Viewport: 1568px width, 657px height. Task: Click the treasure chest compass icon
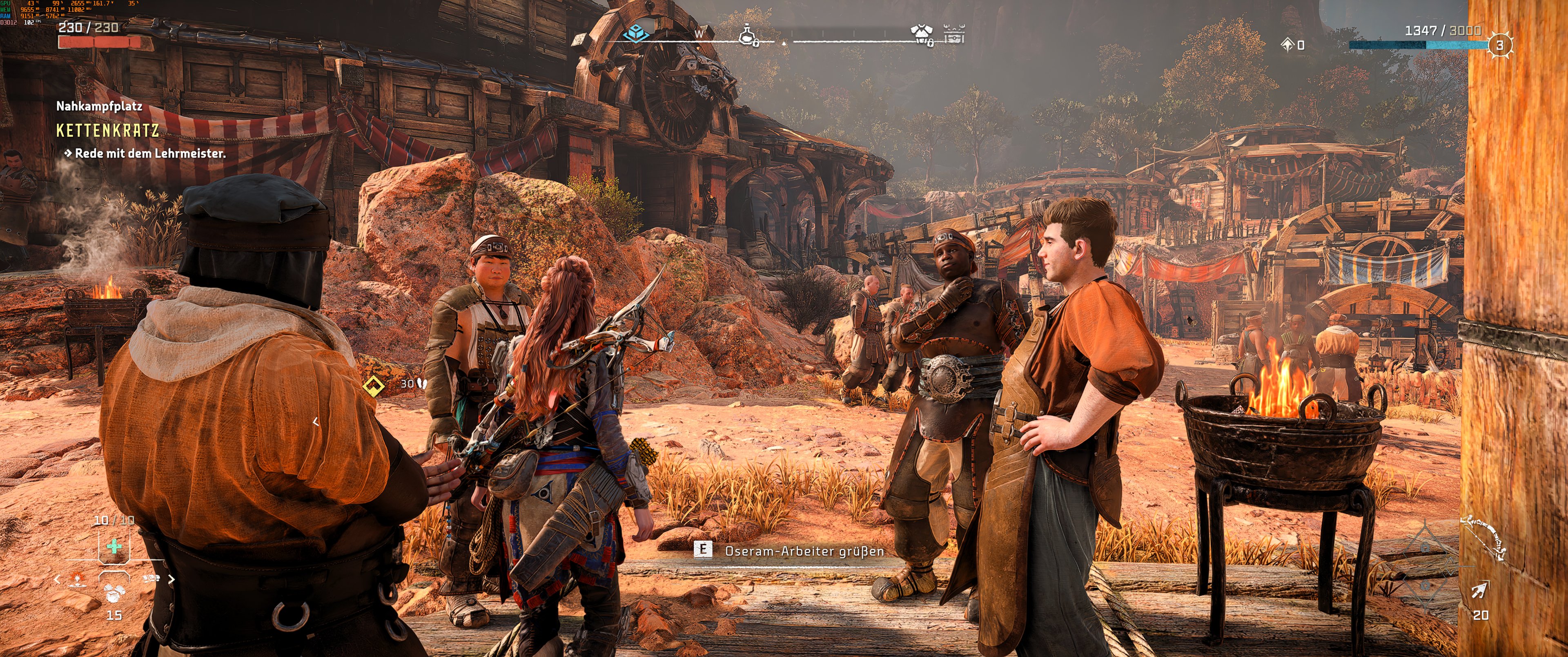pyautogui.click(x=954, y=34)
